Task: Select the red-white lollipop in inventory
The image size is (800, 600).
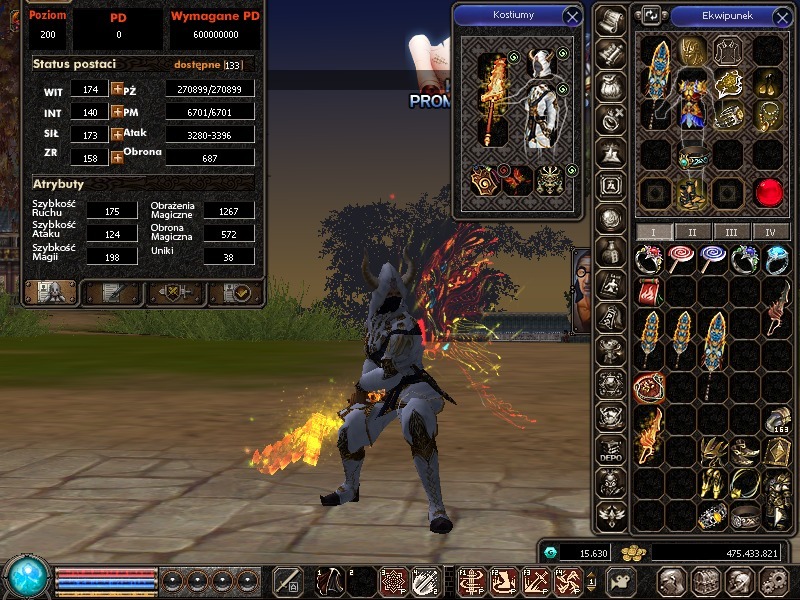Action: [x=681, y=259]
